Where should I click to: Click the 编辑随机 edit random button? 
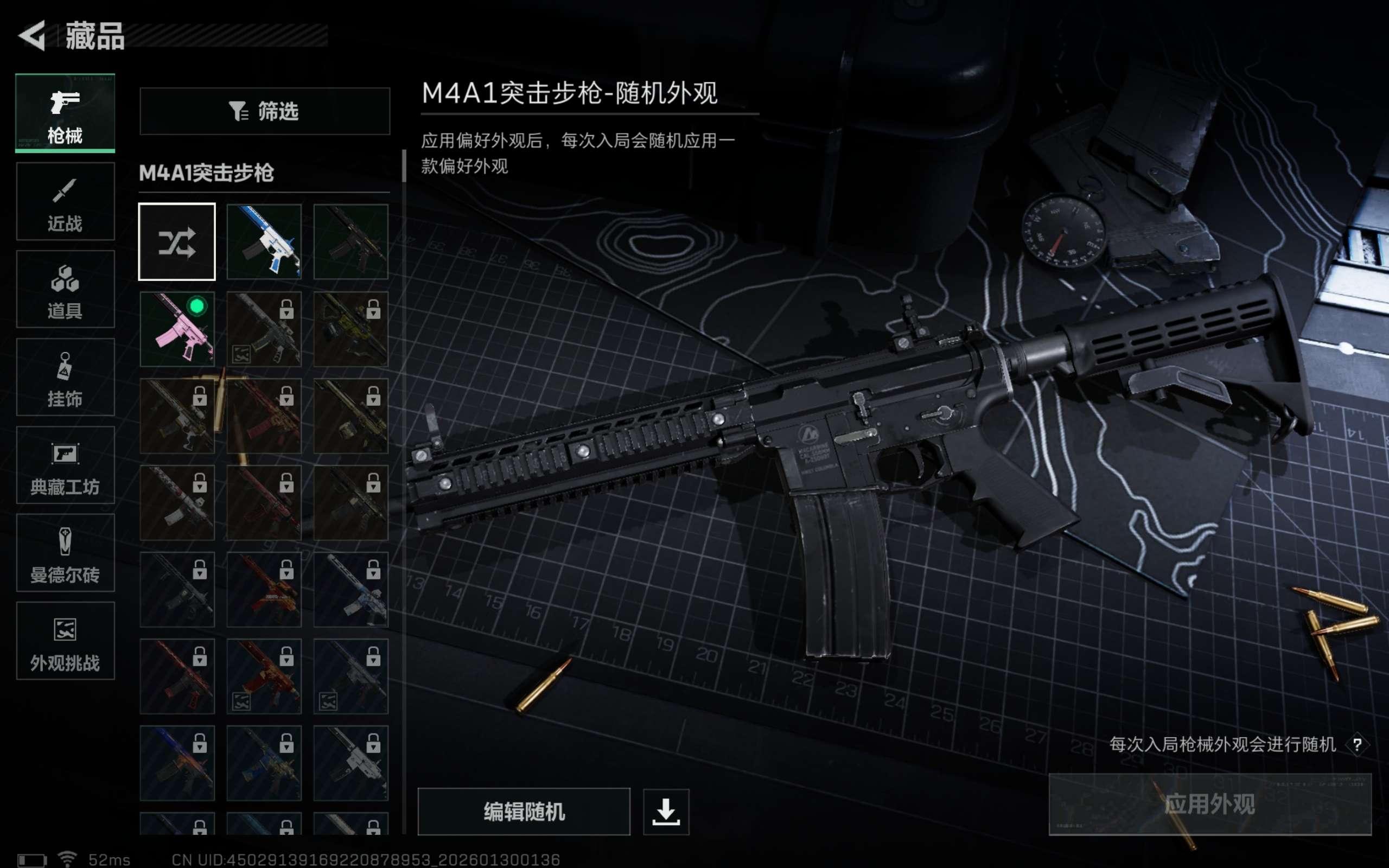[524, 811]
